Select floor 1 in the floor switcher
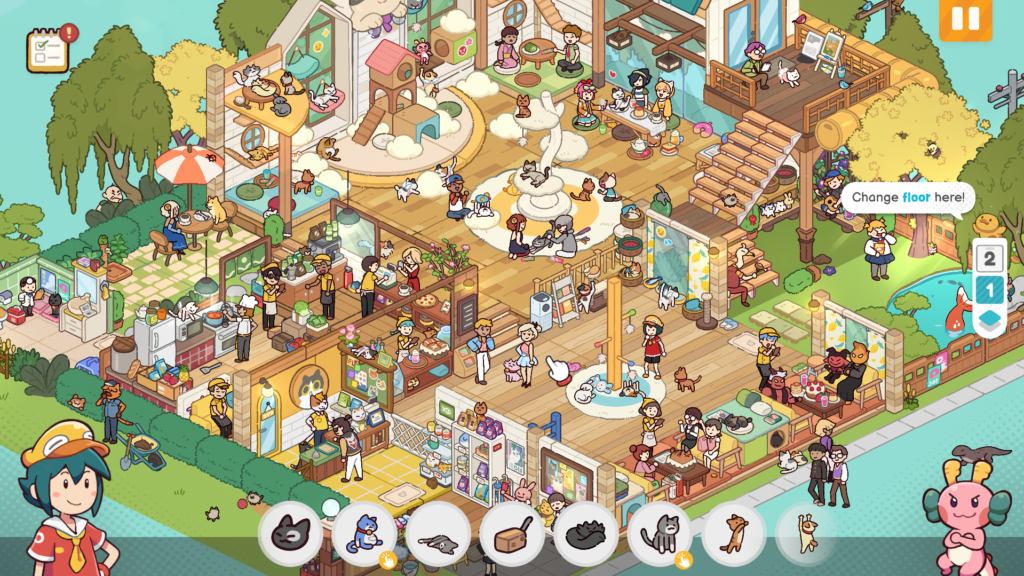 [x=989, y=290]
